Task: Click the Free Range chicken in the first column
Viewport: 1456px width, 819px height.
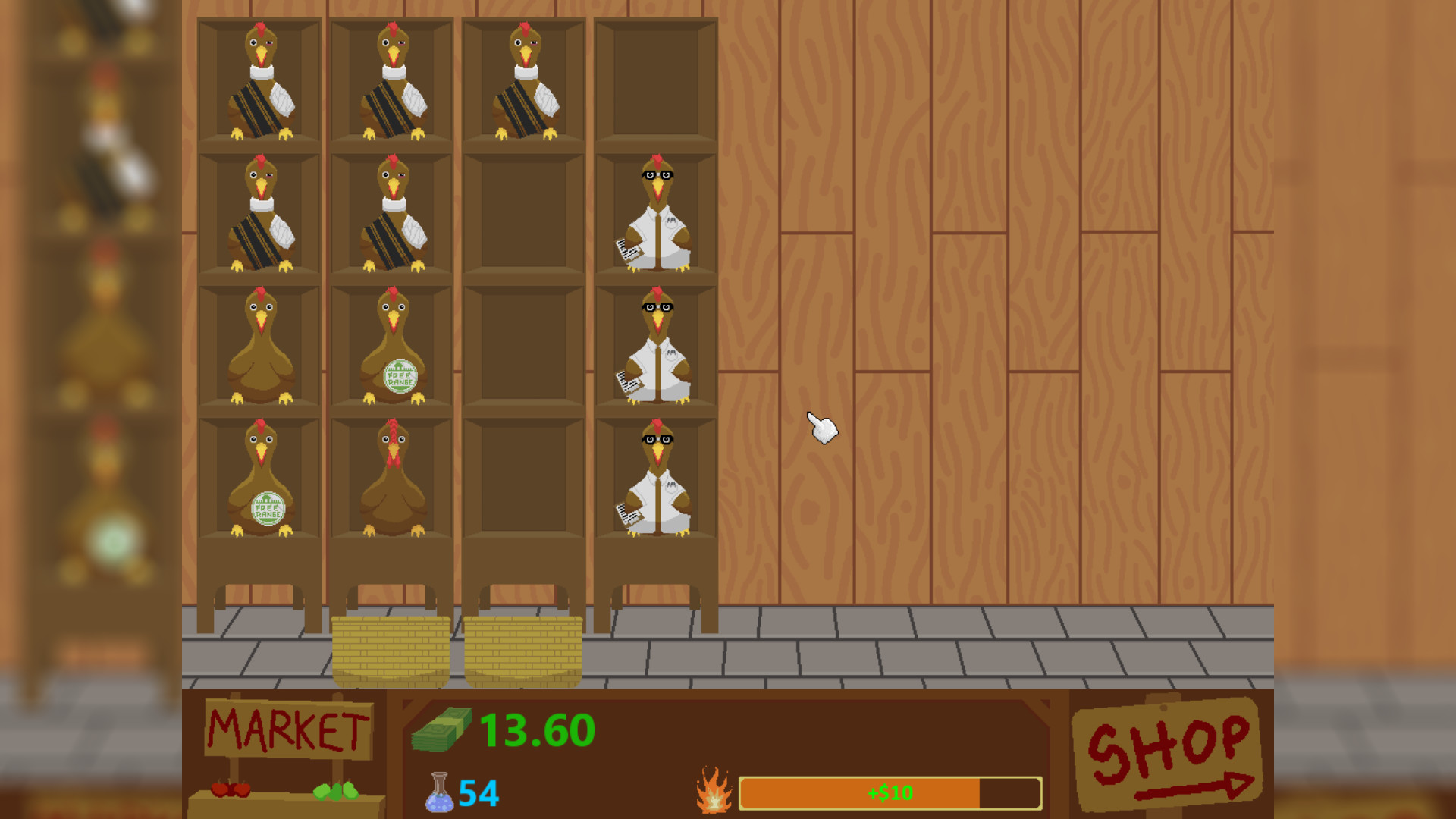Action: tap(262, 478)
